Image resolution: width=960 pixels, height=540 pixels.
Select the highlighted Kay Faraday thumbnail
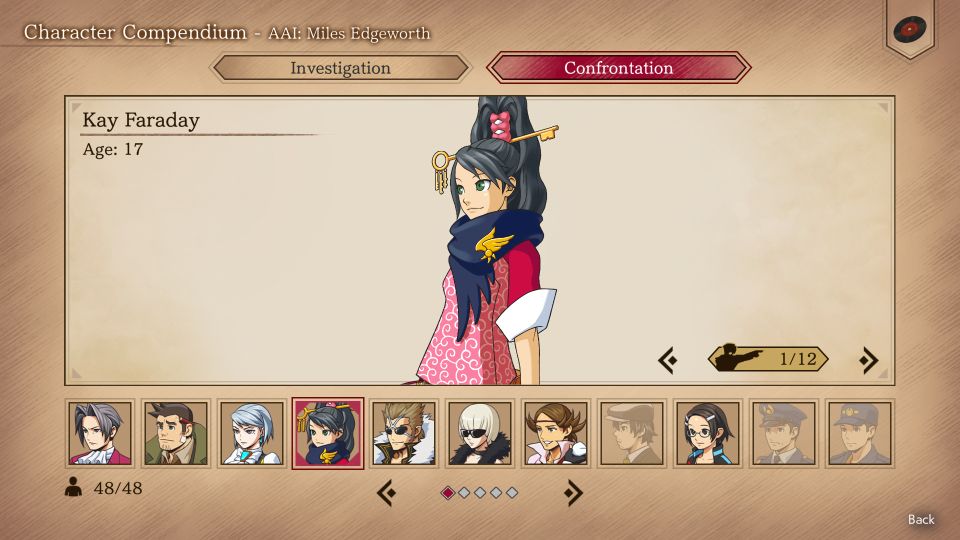[x=328, y=433]
